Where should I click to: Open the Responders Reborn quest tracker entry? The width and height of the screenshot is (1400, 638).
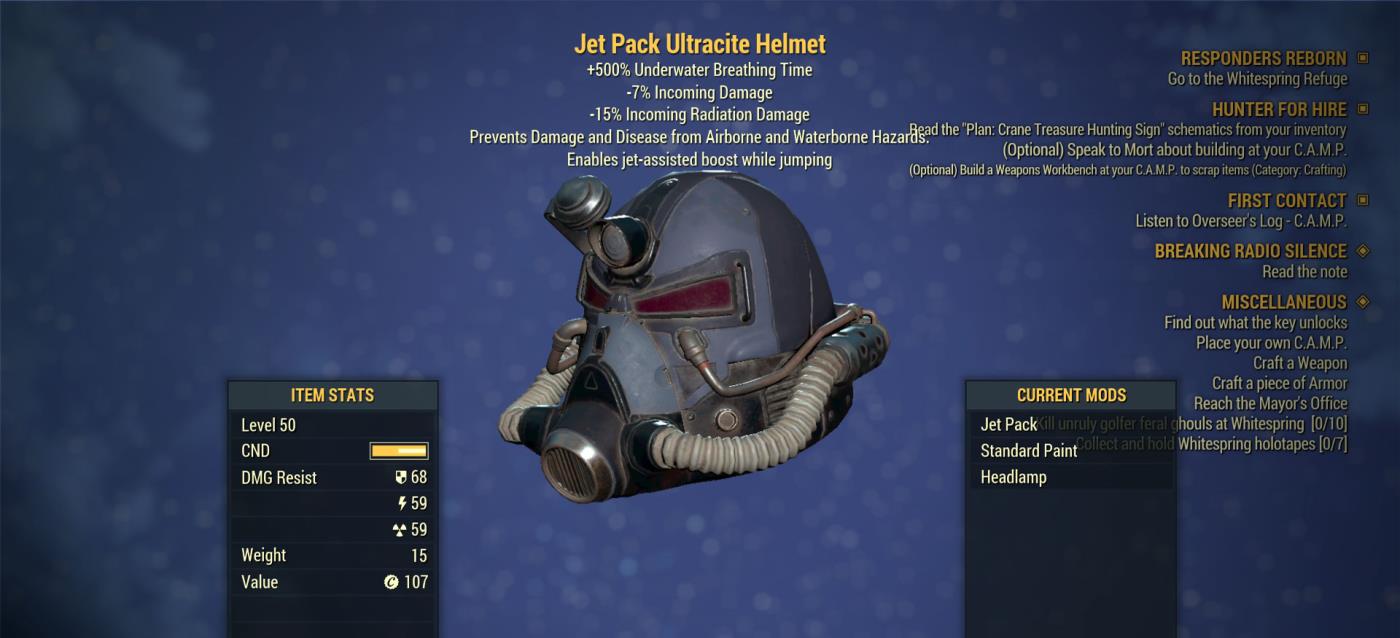pyautogui.click(x=1263, y=59)
